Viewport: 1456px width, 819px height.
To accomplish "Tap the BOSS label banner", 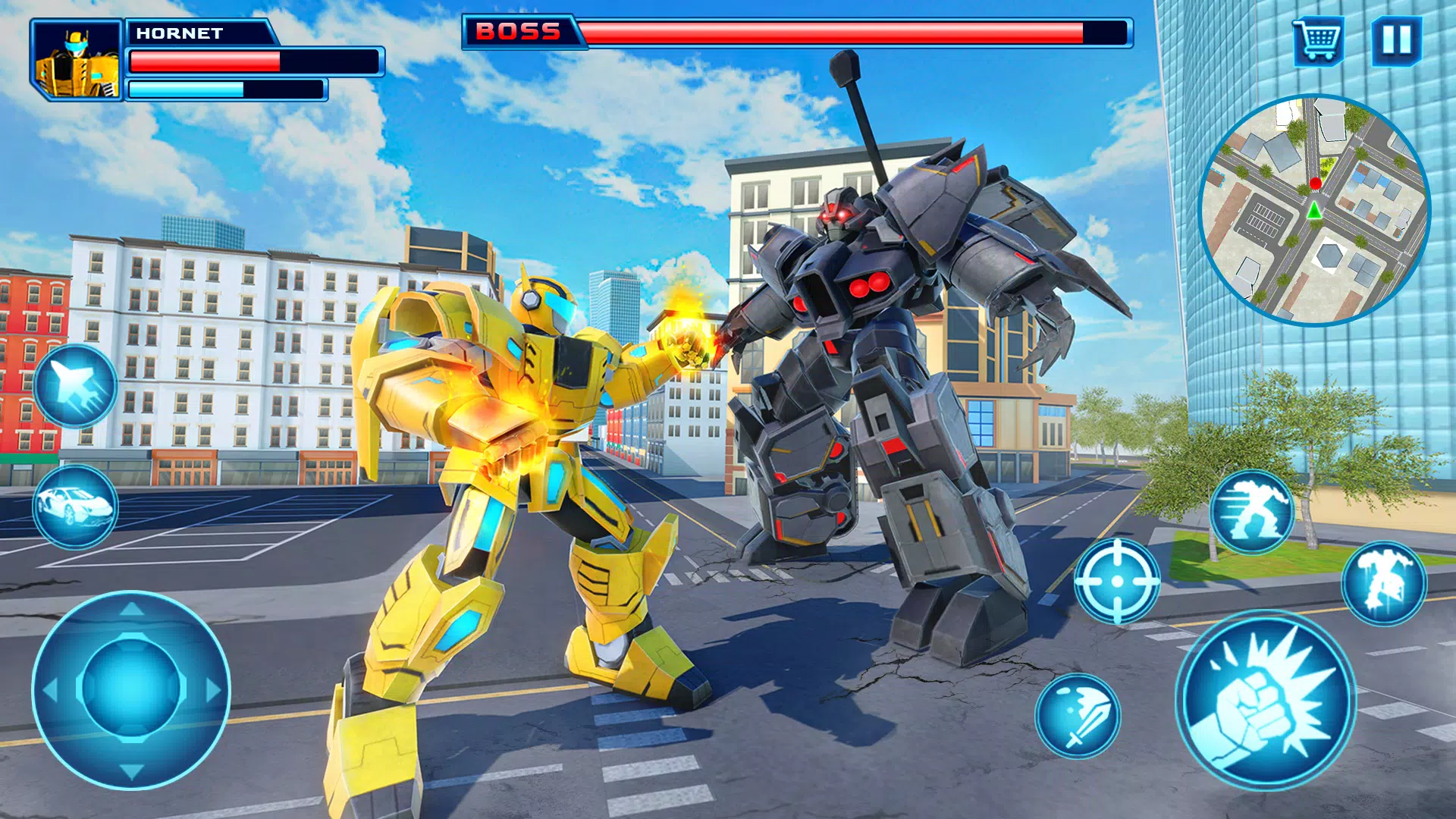I will click(x=519, y=31).
